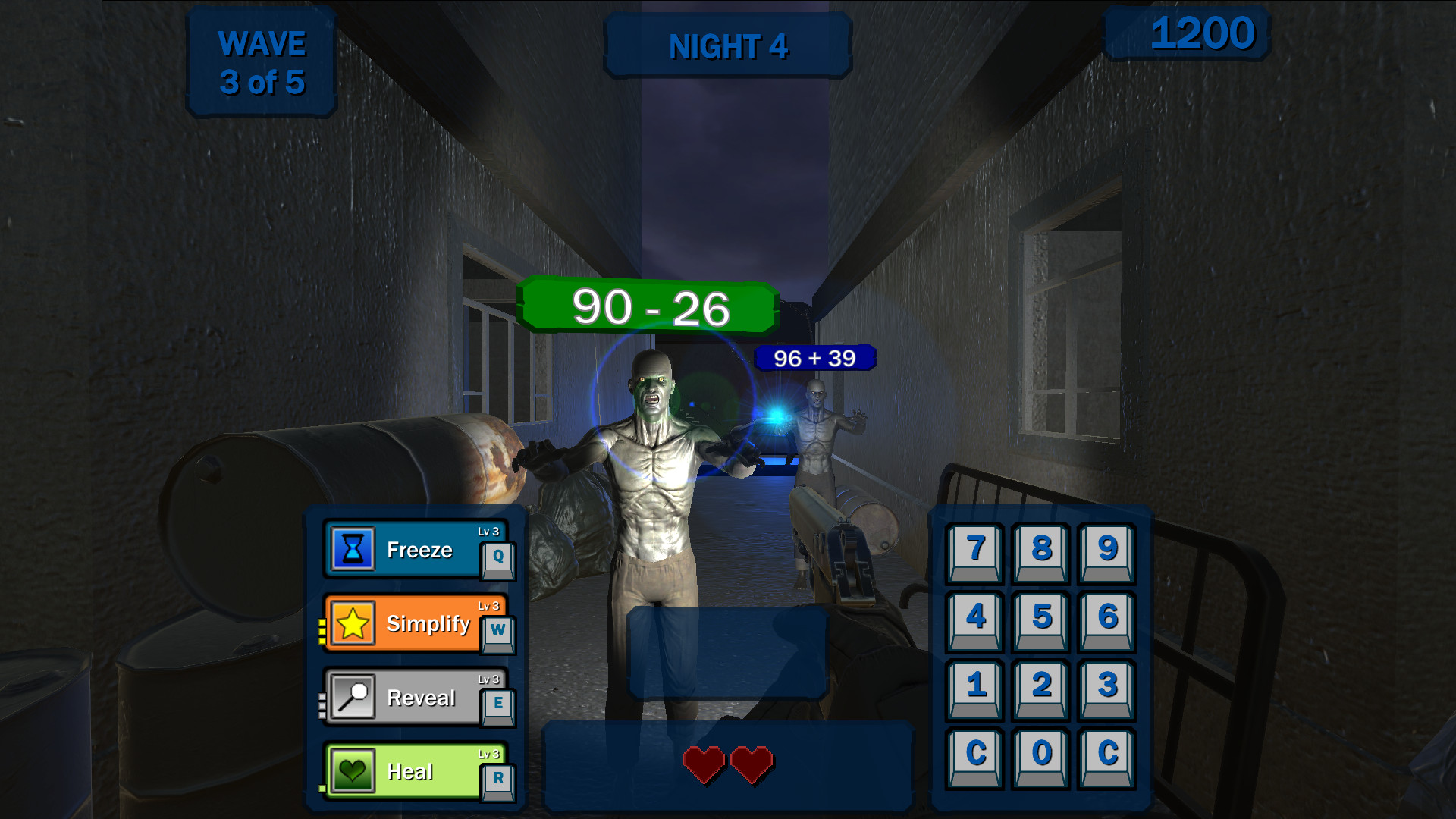Select the Freeze hourglass ability icon
The image size is (1456, 819).
click(352, 549)
